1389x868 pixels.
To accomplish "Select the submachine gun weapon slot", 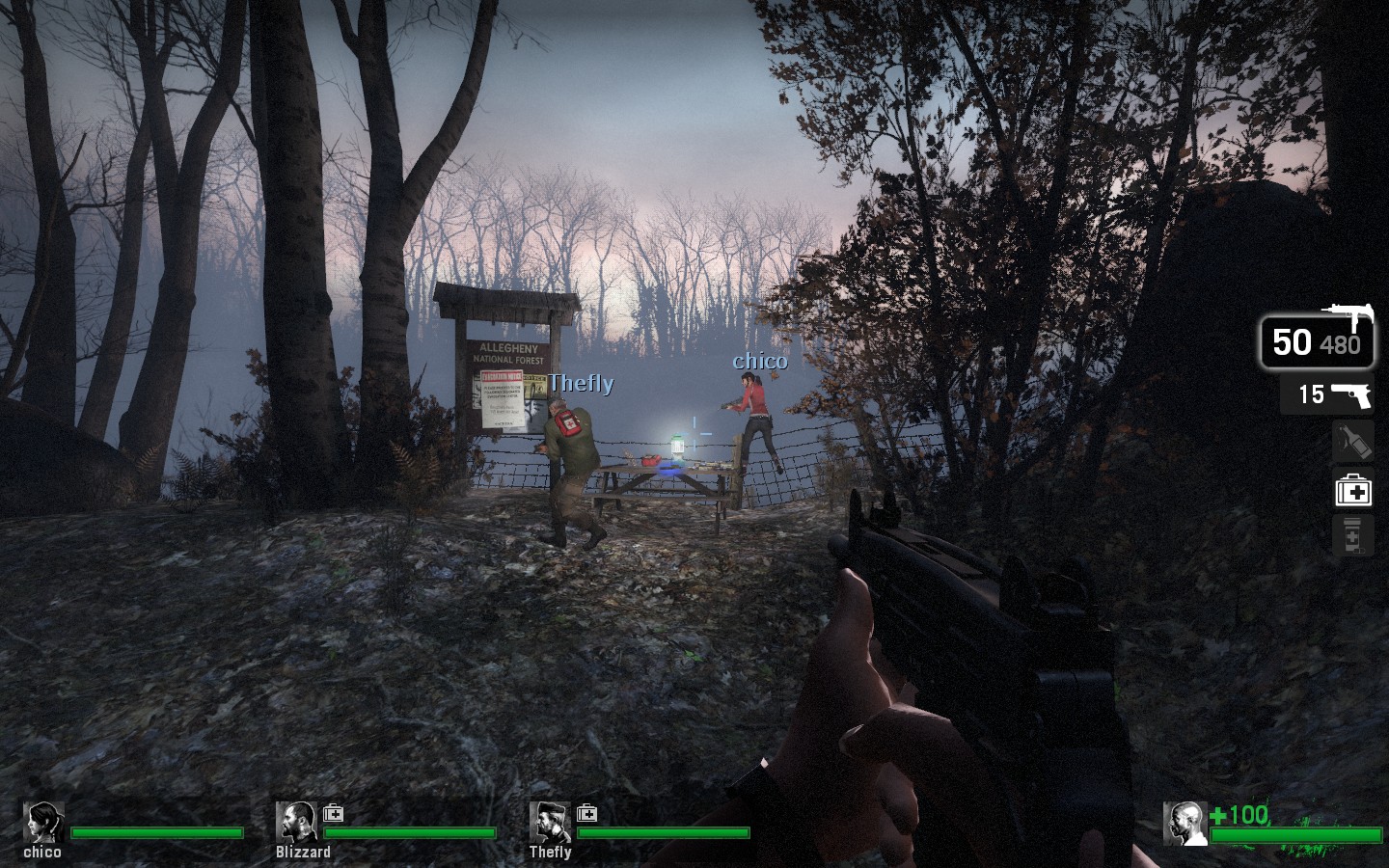I will coord(1317,341).
